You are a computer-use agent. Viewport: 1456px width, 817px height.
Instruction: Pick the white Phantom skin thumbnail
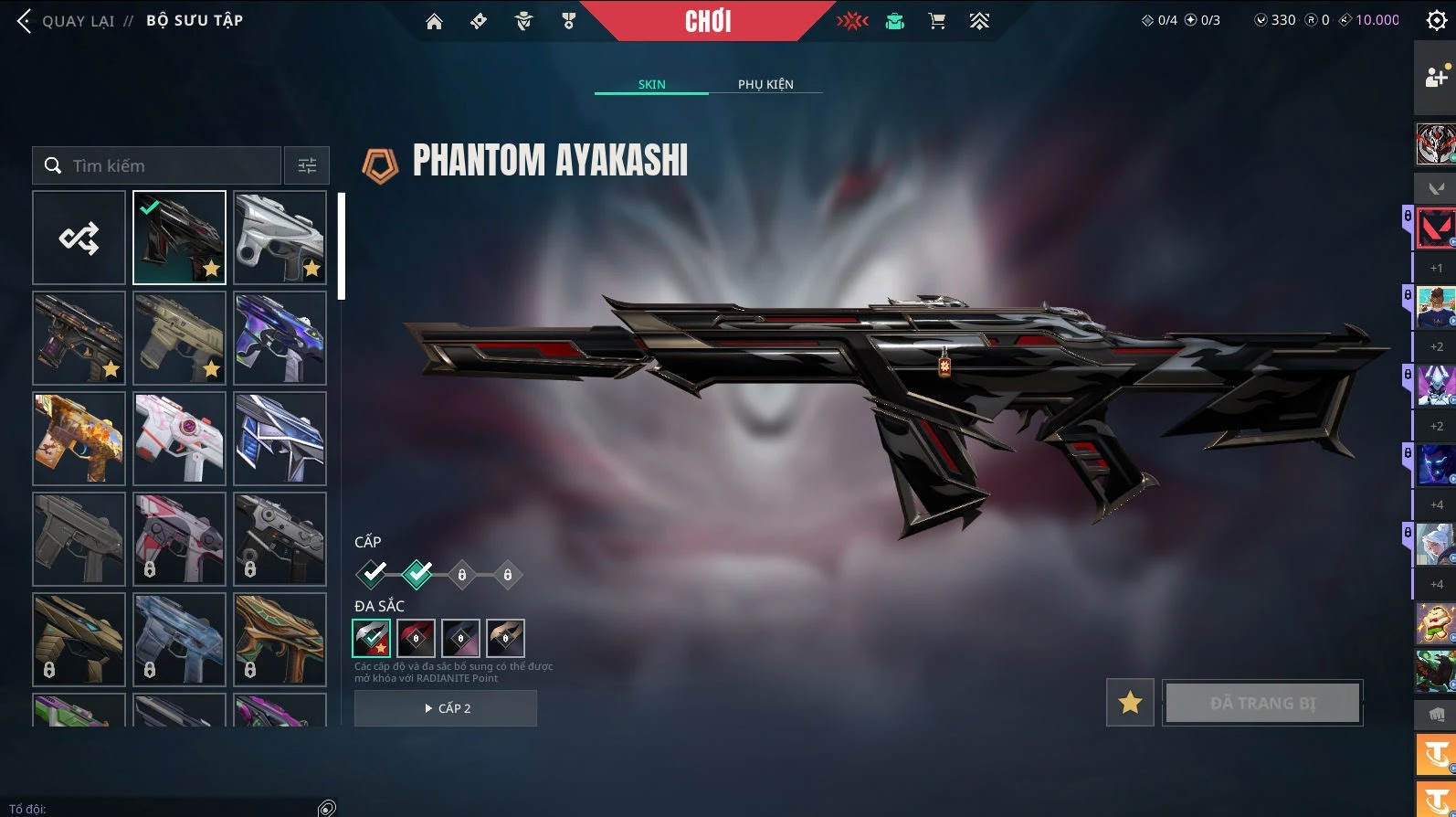click(280, 238)
